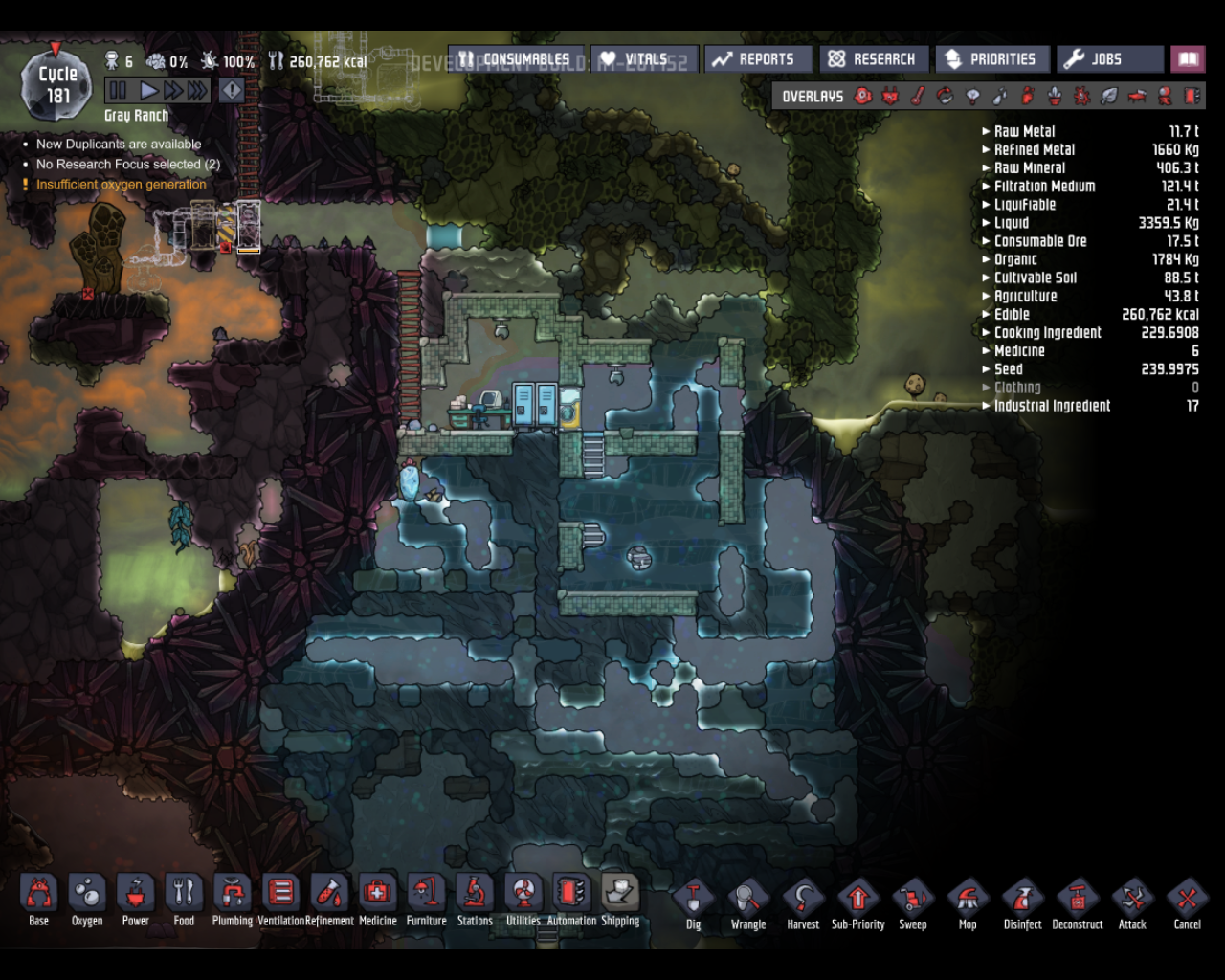
Task: Click the Cycle 181 progress ring
Action: pos(57,84)
